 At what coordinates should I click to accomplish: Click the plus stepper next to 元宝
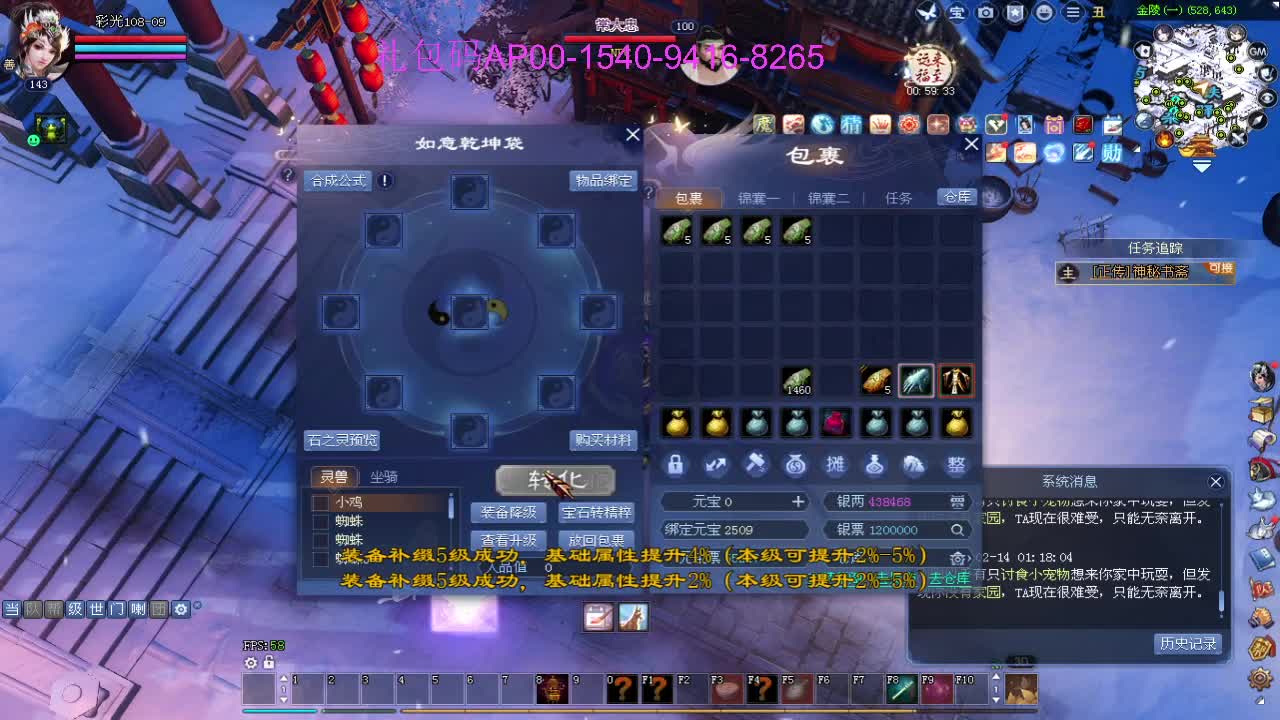coord(798,501)
